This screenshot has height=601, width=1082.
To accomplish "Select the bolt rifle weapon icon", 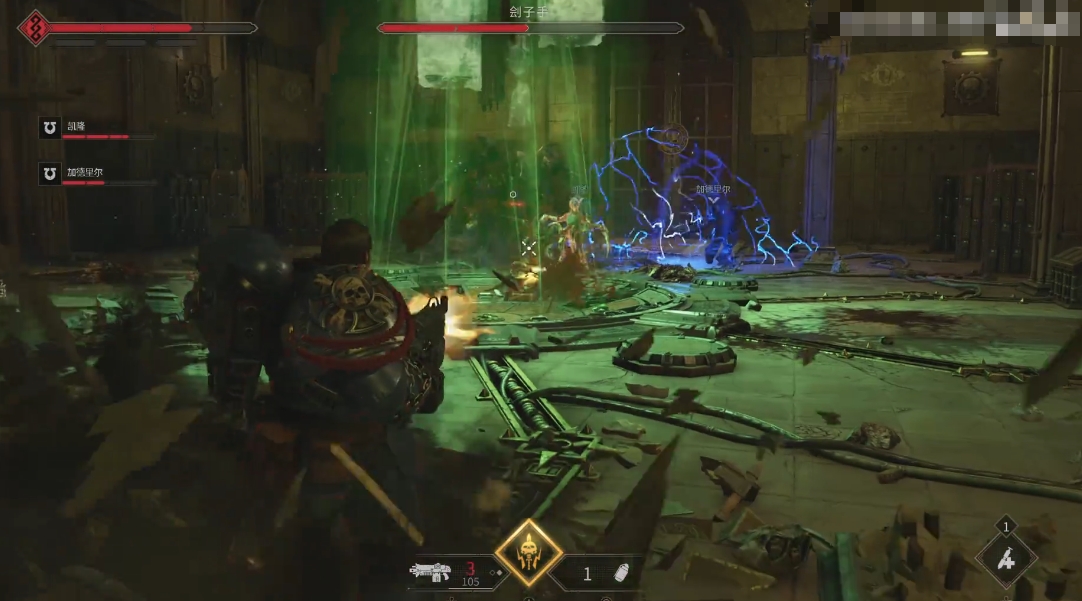I will click(430, 572).
